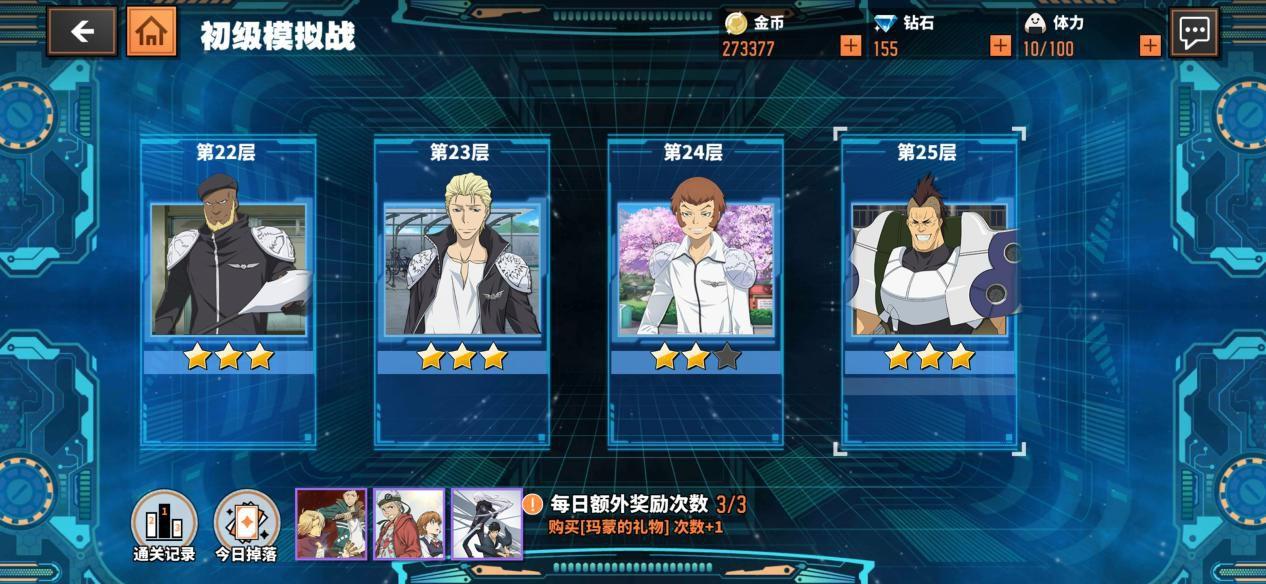This screenshot has height=584, width=1266.
Task: Refill stamina (体力) with plus button
Action: (1150, 46)
